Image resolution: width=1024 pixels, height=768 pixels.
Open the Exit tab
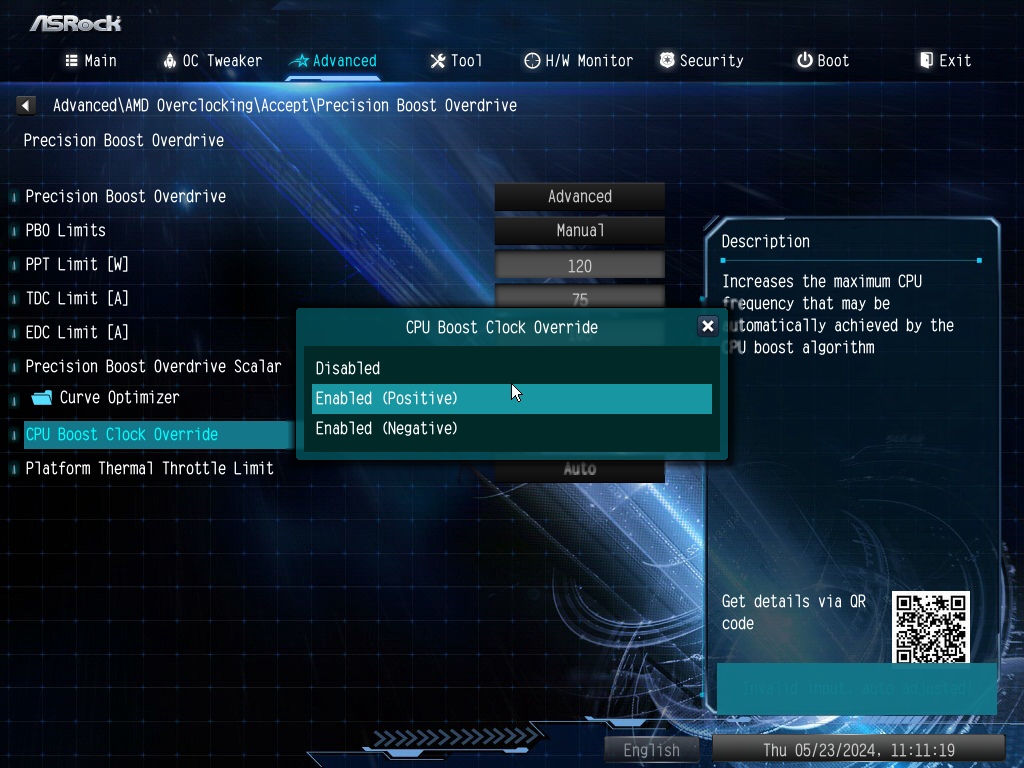[945, 61]
